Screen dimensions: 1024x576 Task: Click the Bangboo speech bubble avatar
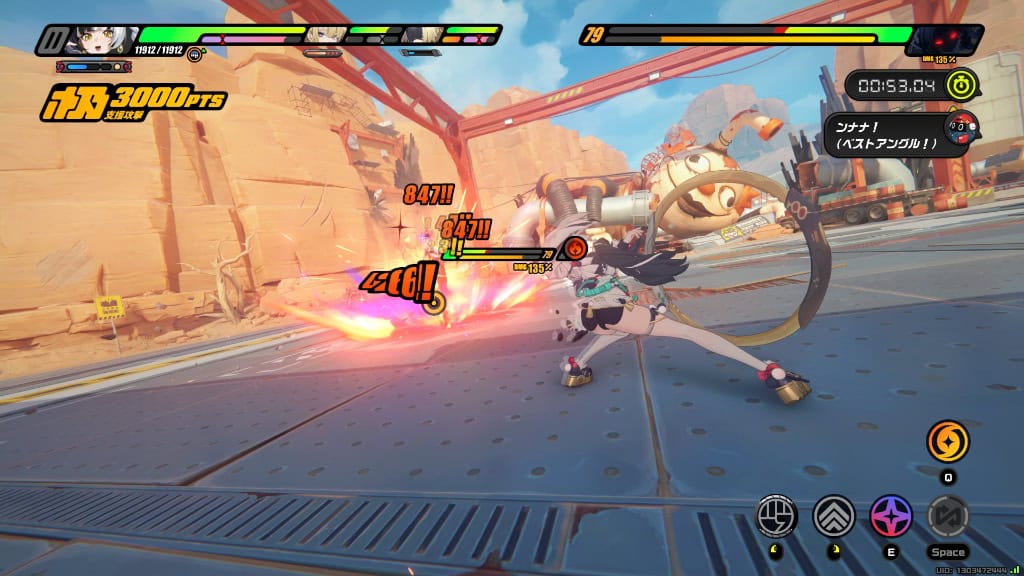pos(961,128)
